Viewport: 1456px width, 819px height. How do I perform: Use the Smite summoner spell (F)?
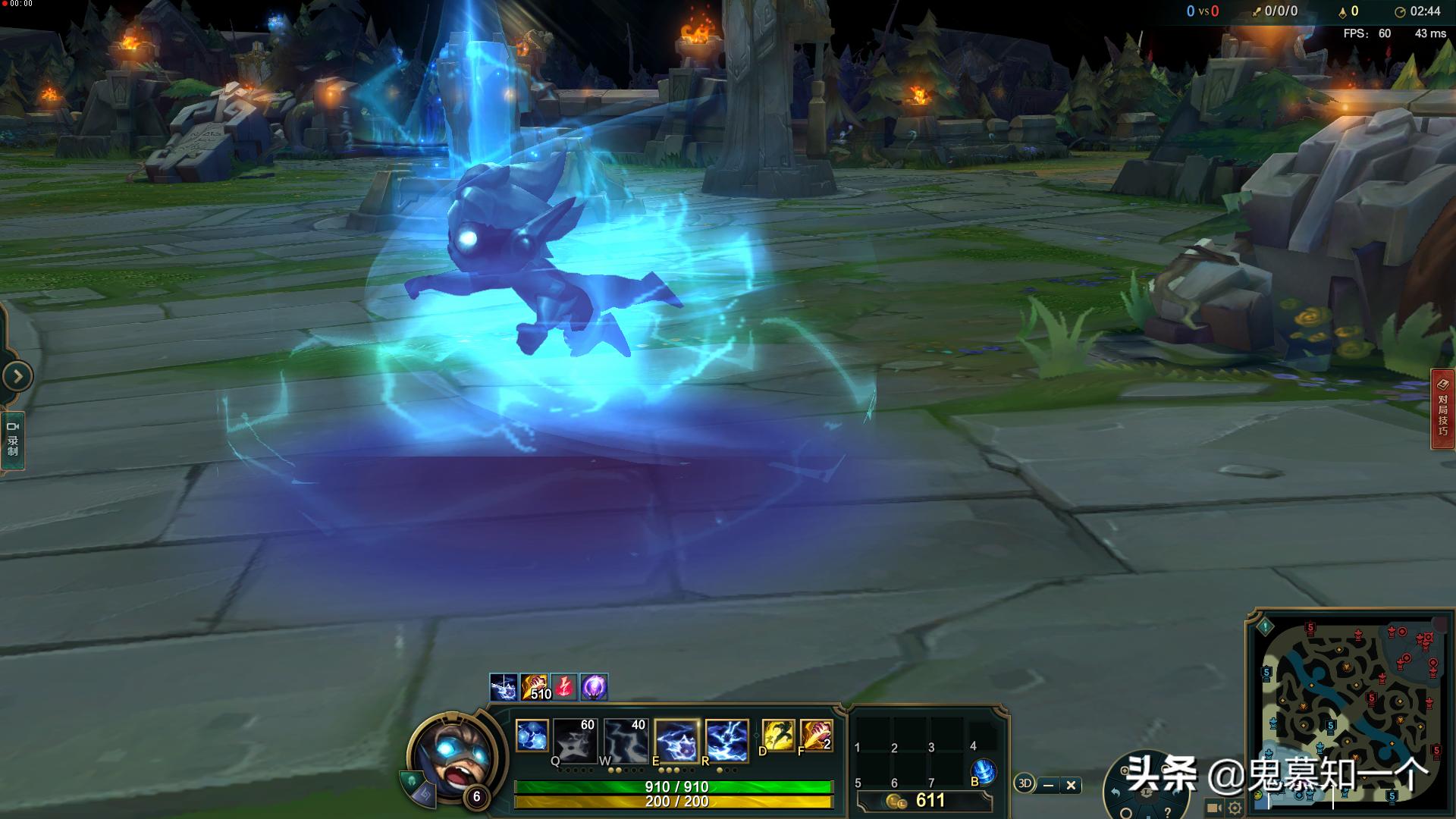[816, 736]
